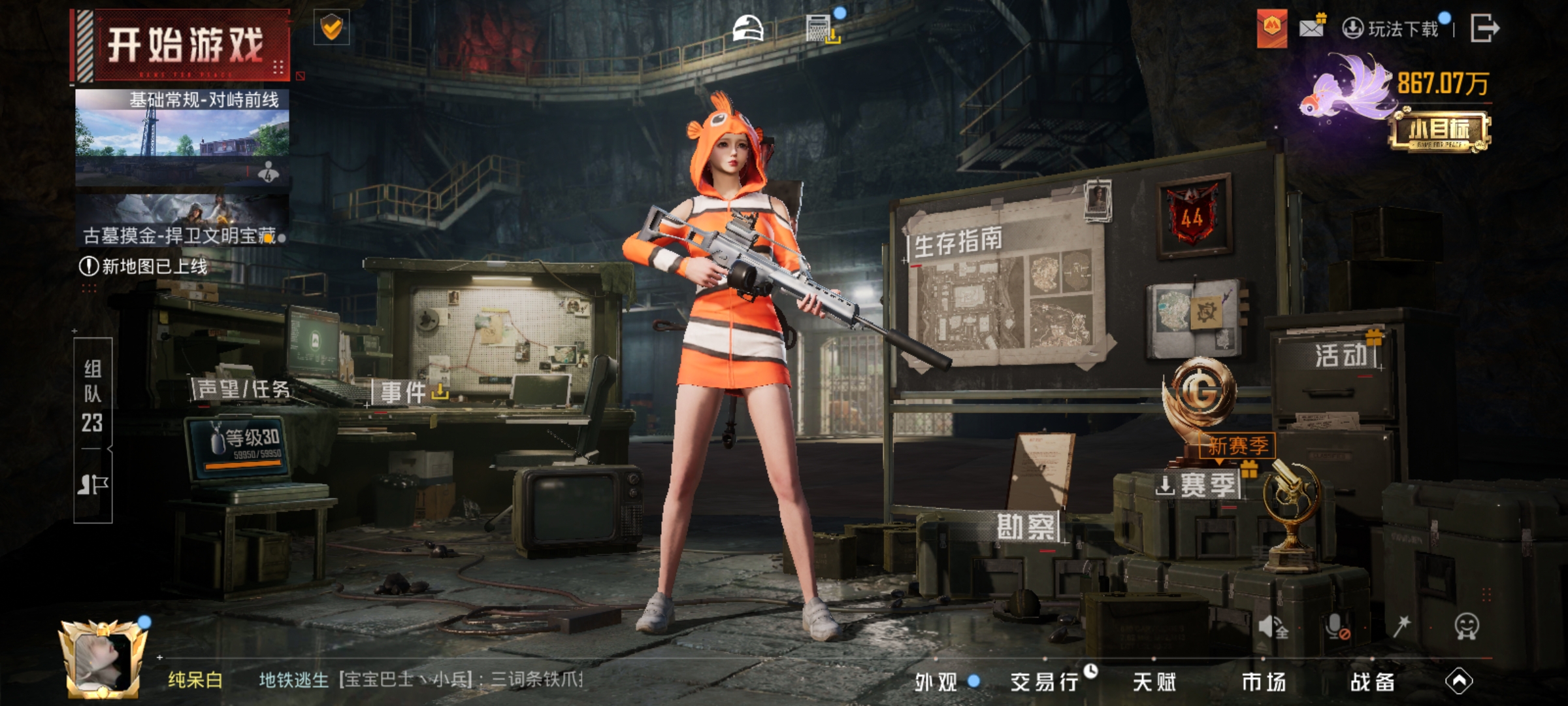Open the 天赋 talent tab
This screenshot has height=706, width=1568.
click(1154, 682)
